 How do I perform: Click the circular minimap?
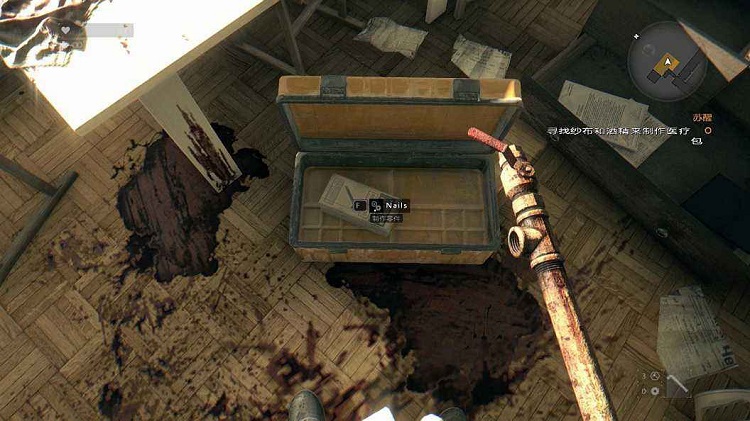tap(666, 60)
